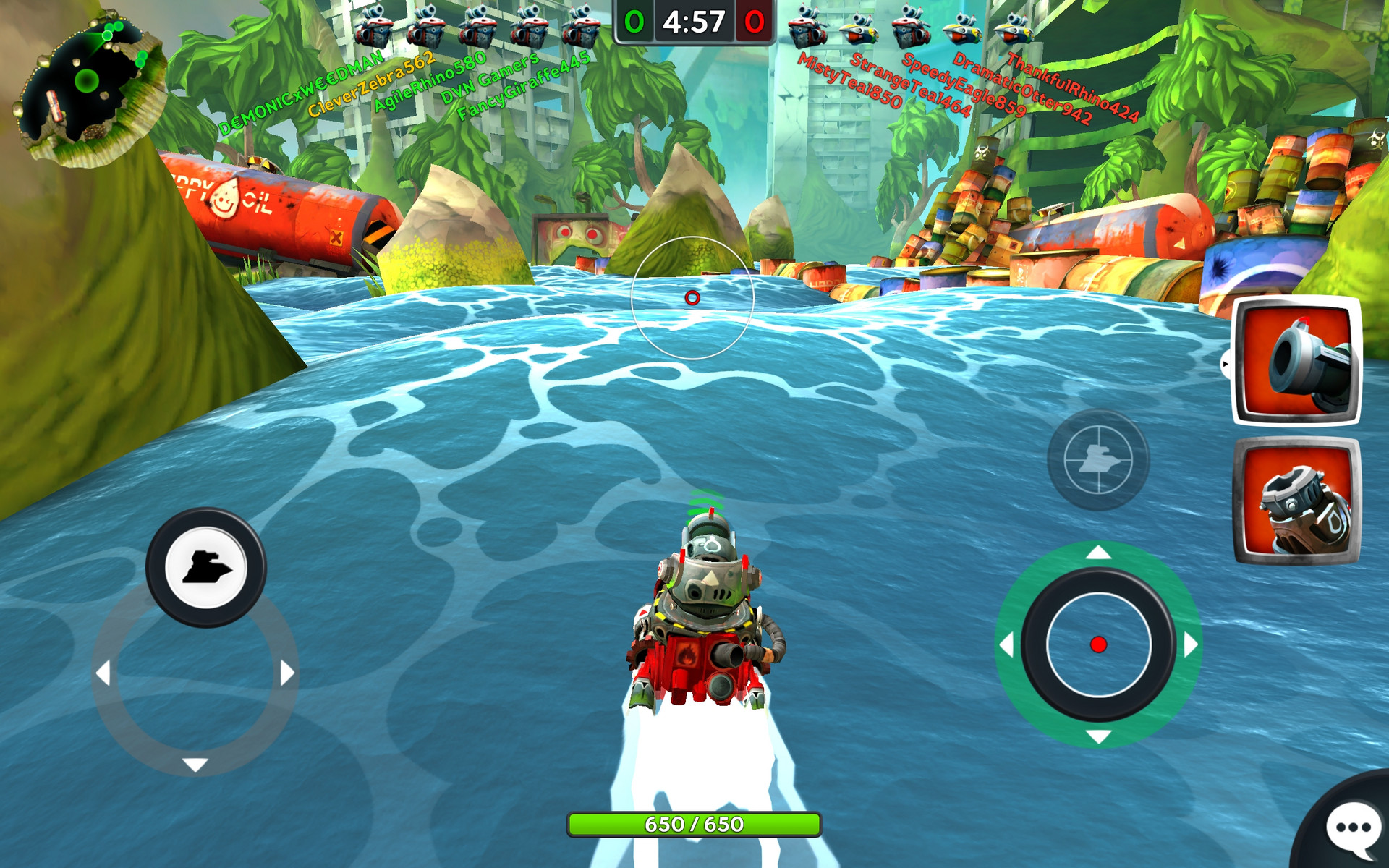Viewport: 1389px width, 868px height.
Task: Tap the auto-aim target lock button
Action: (x=1098, y=459)
